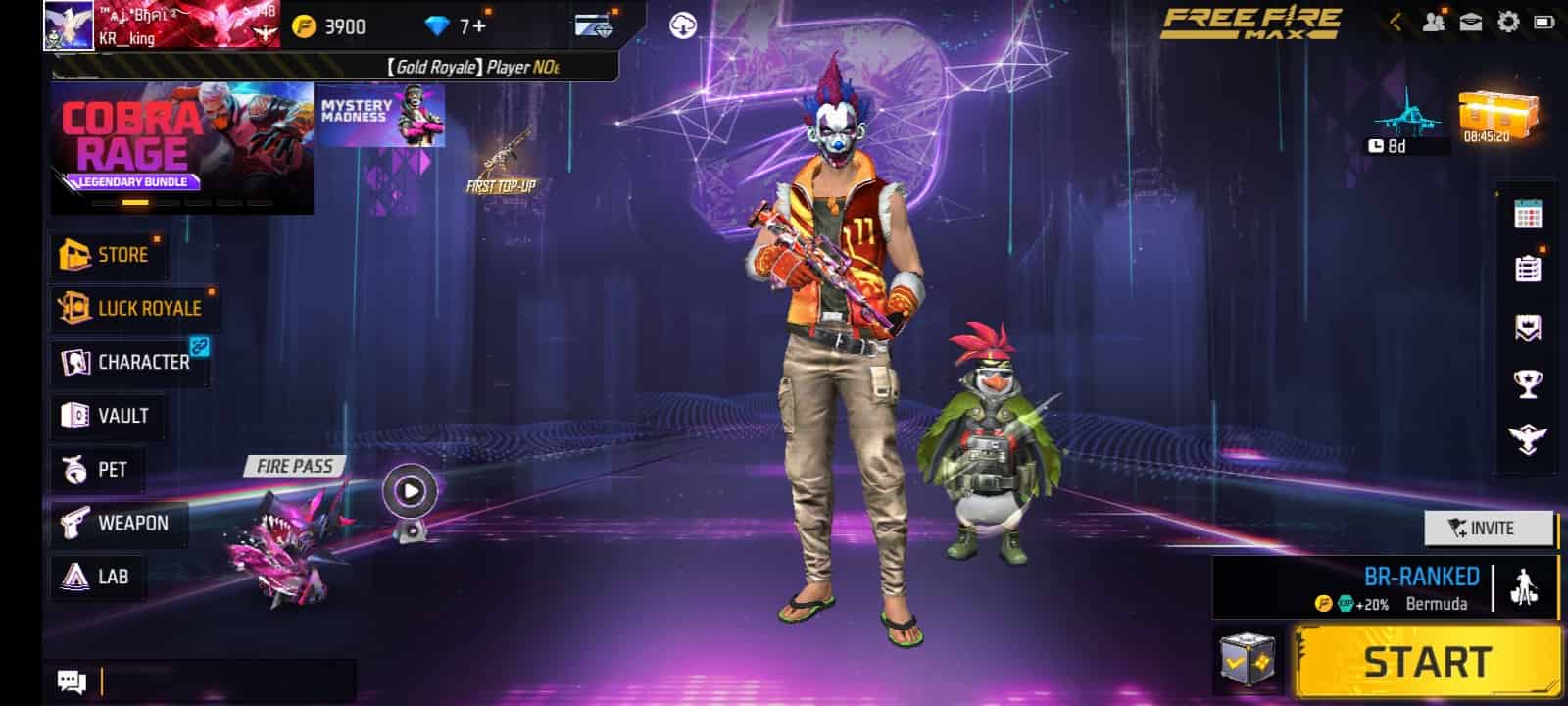
Task: Open the friends list icon
Action: [1433, 23]
